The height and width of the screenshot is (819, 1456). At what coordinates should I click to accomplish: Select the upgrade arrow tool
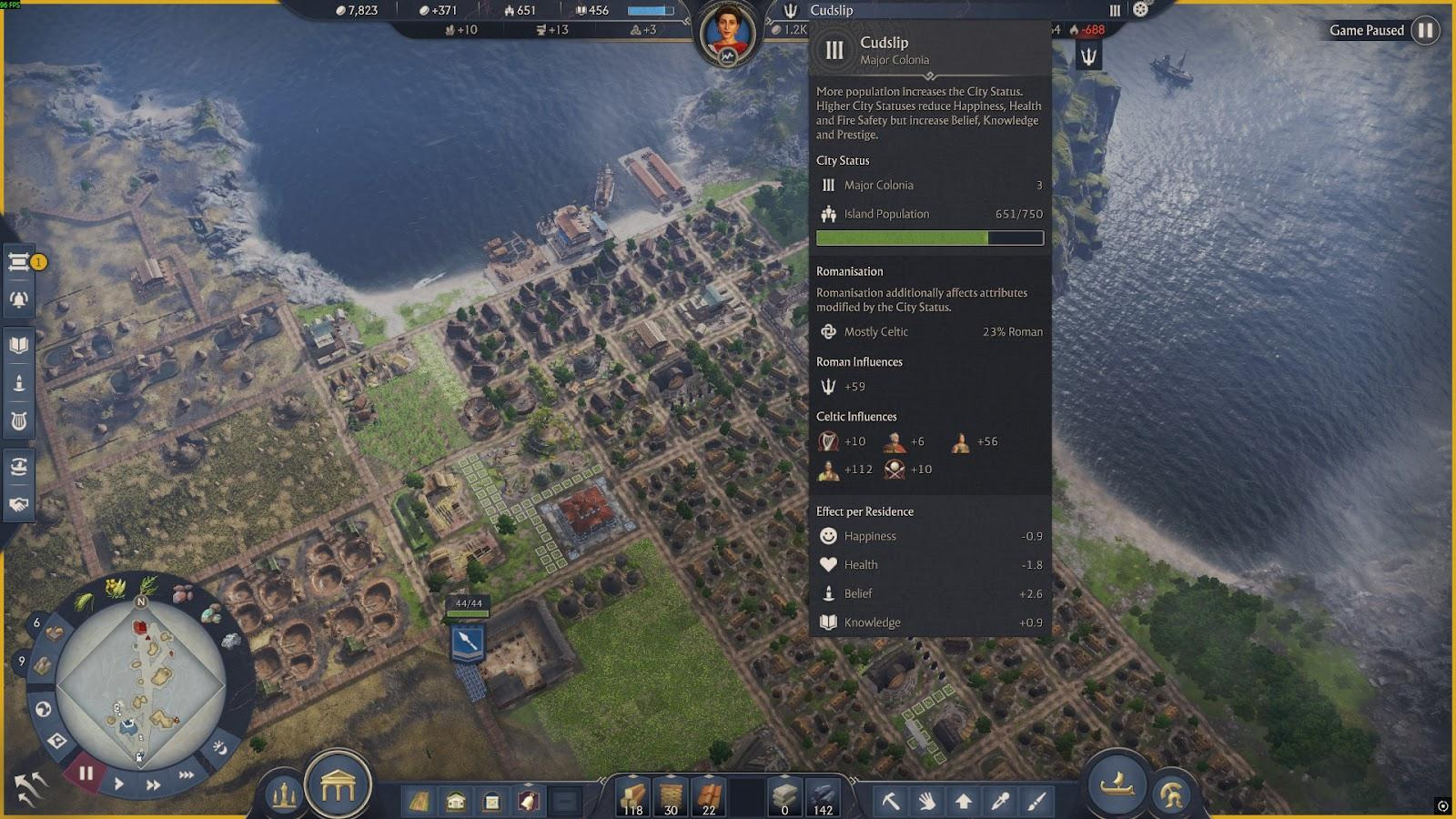[964, 801]
